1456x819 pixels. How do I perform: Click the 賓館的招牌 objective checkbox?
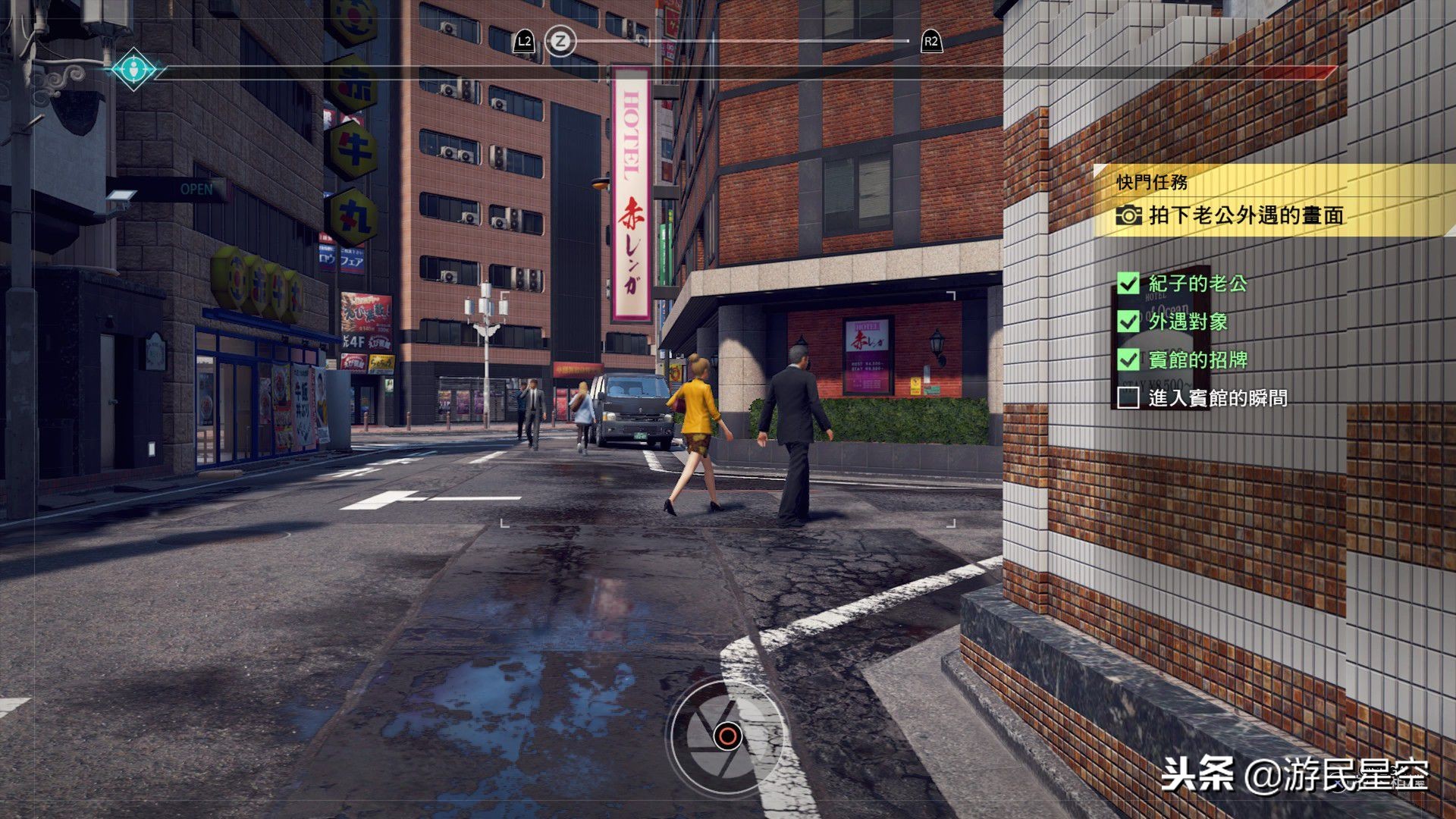[x=1128, y=359]
